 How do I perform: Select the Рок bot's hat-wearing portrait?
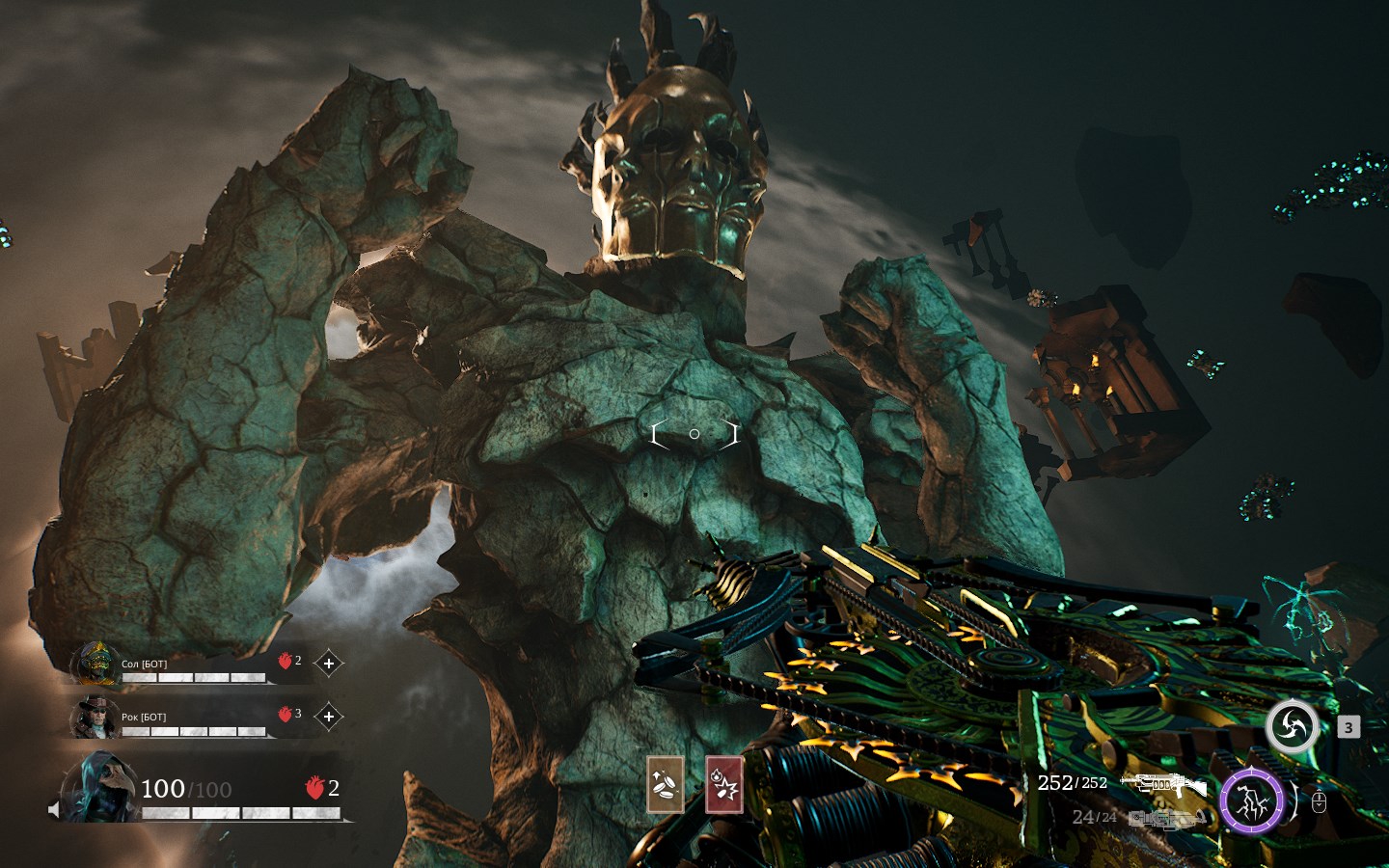tap(95, 717)
